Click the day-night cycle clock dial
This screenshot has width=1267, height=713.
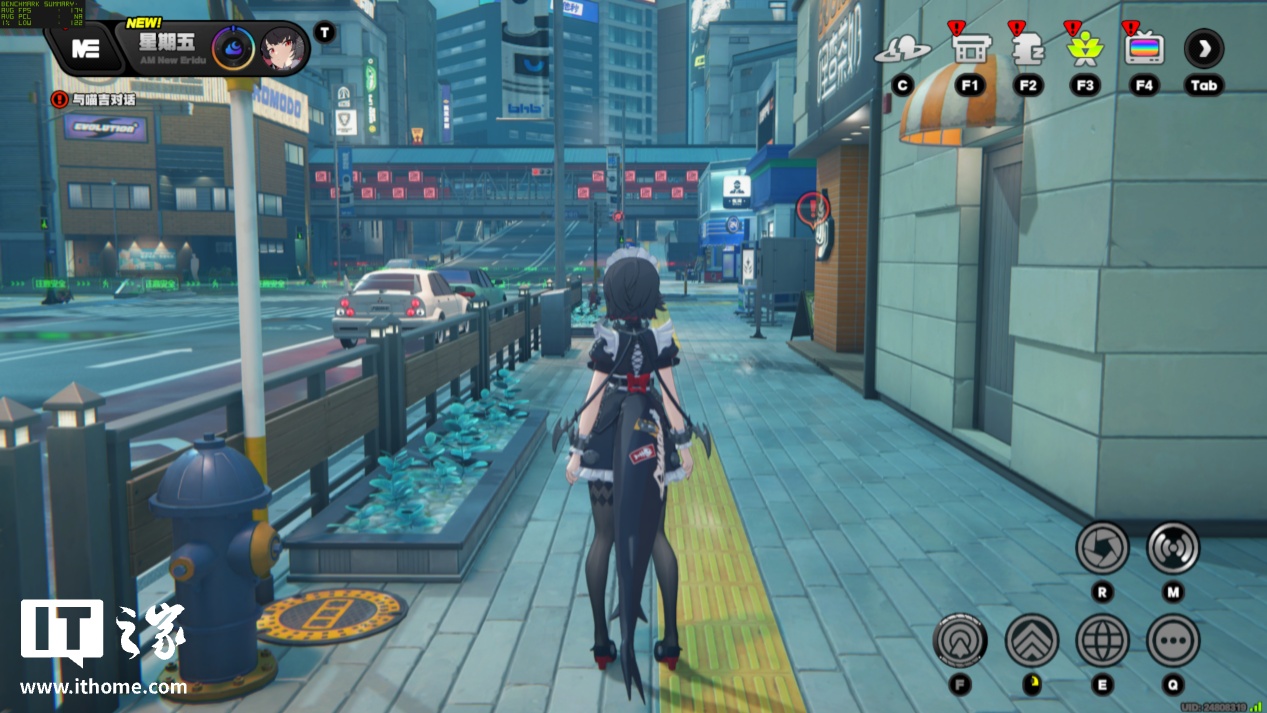click(x=232, y=48)
